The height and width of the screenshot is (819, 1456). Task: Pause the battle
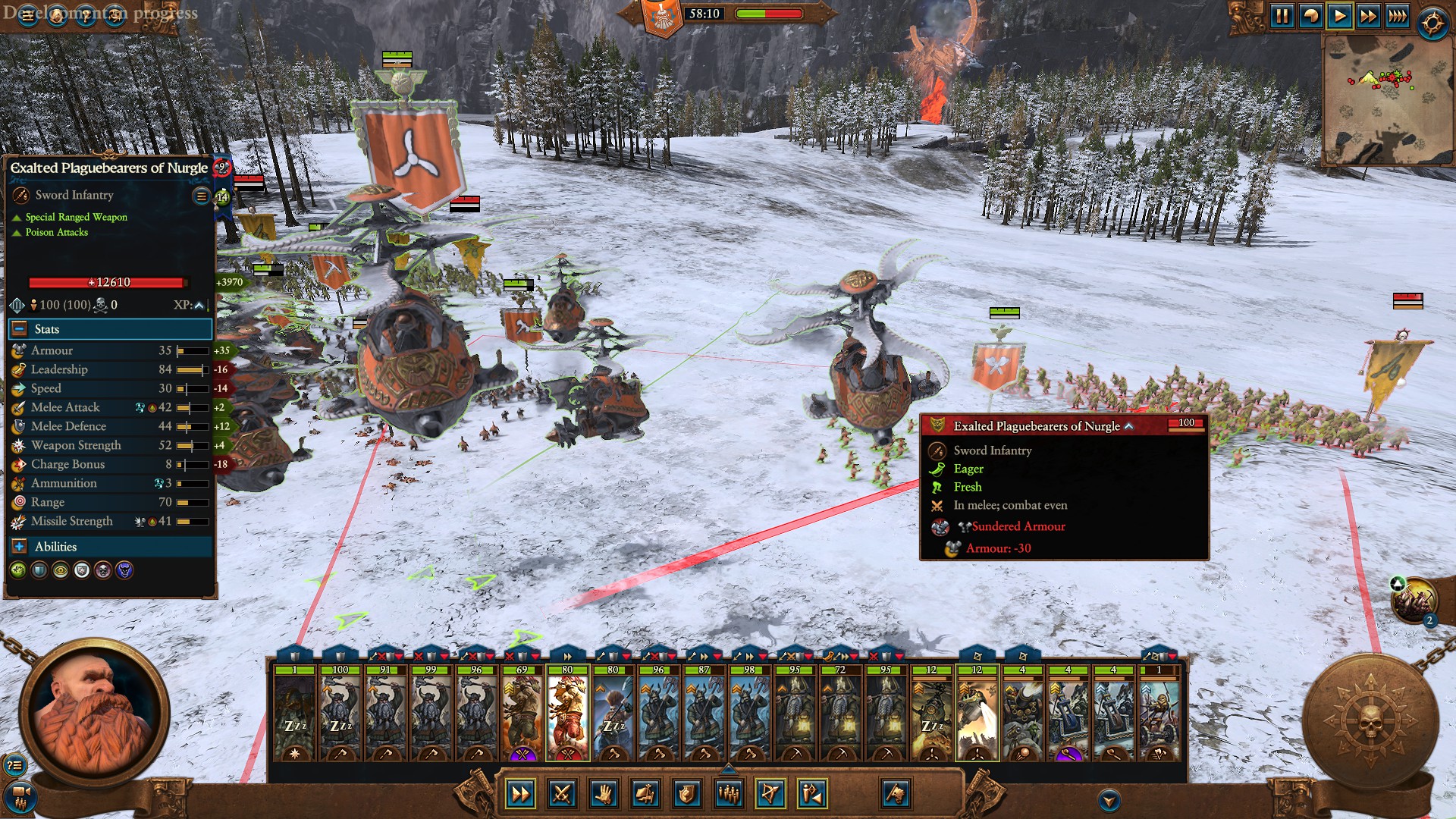1282,16
